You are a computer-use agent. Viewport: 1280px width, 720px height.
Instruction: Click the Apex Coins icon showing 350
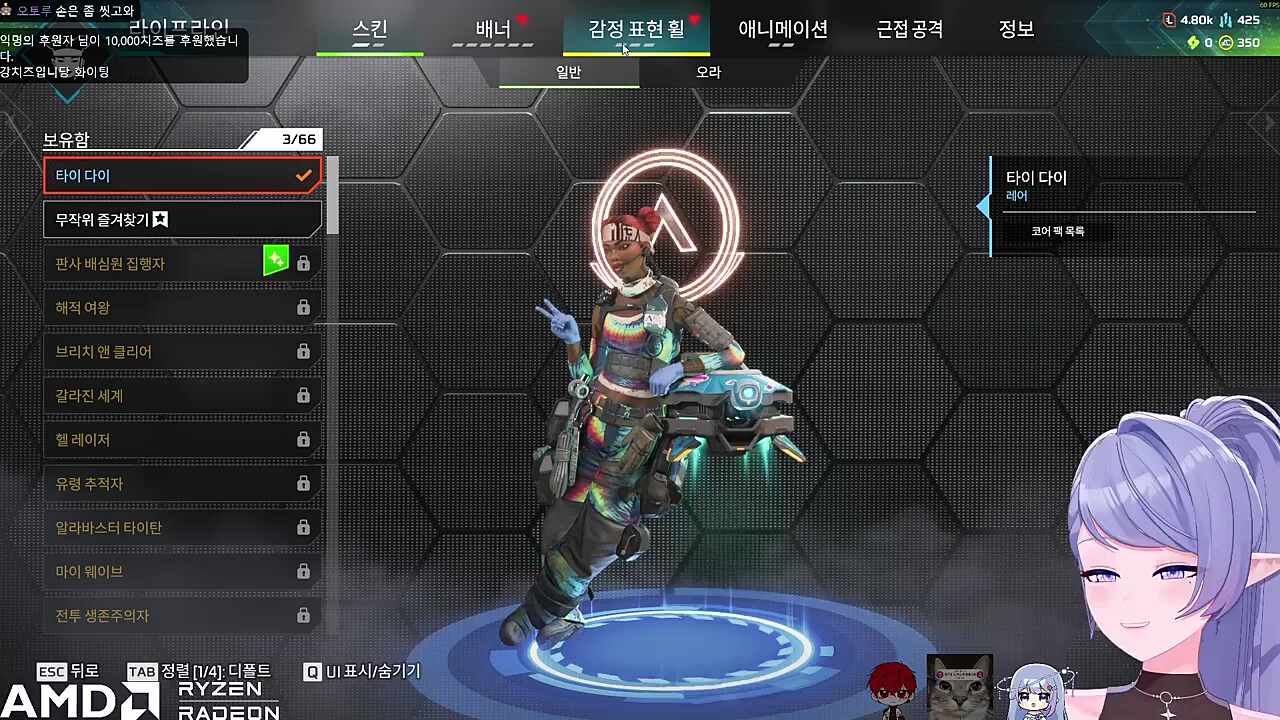[x=1225, y=42]
